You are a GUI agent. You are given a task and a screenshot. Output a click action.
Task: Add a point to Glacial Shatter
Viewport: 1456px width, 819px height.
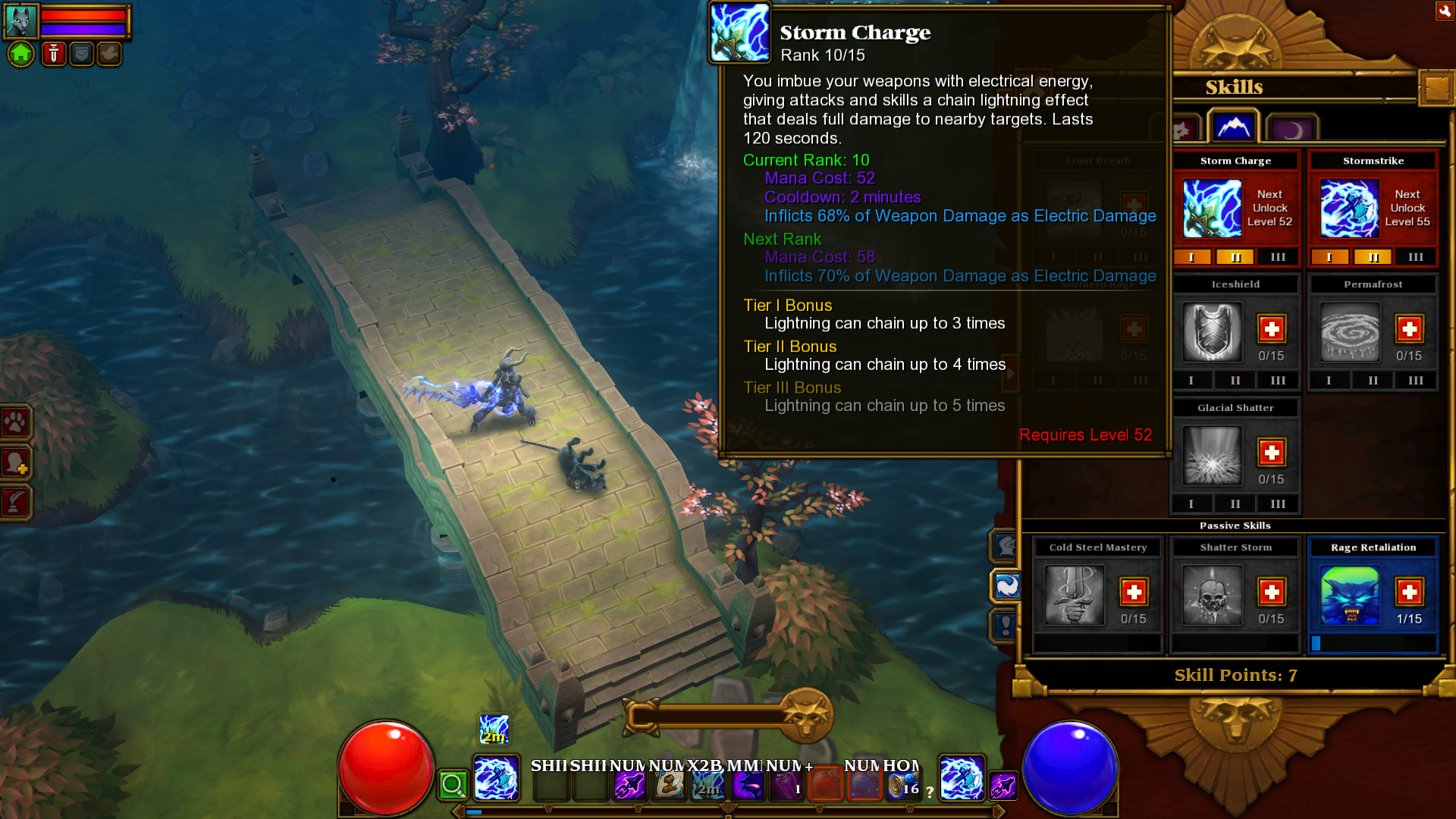click(1272, 453)
